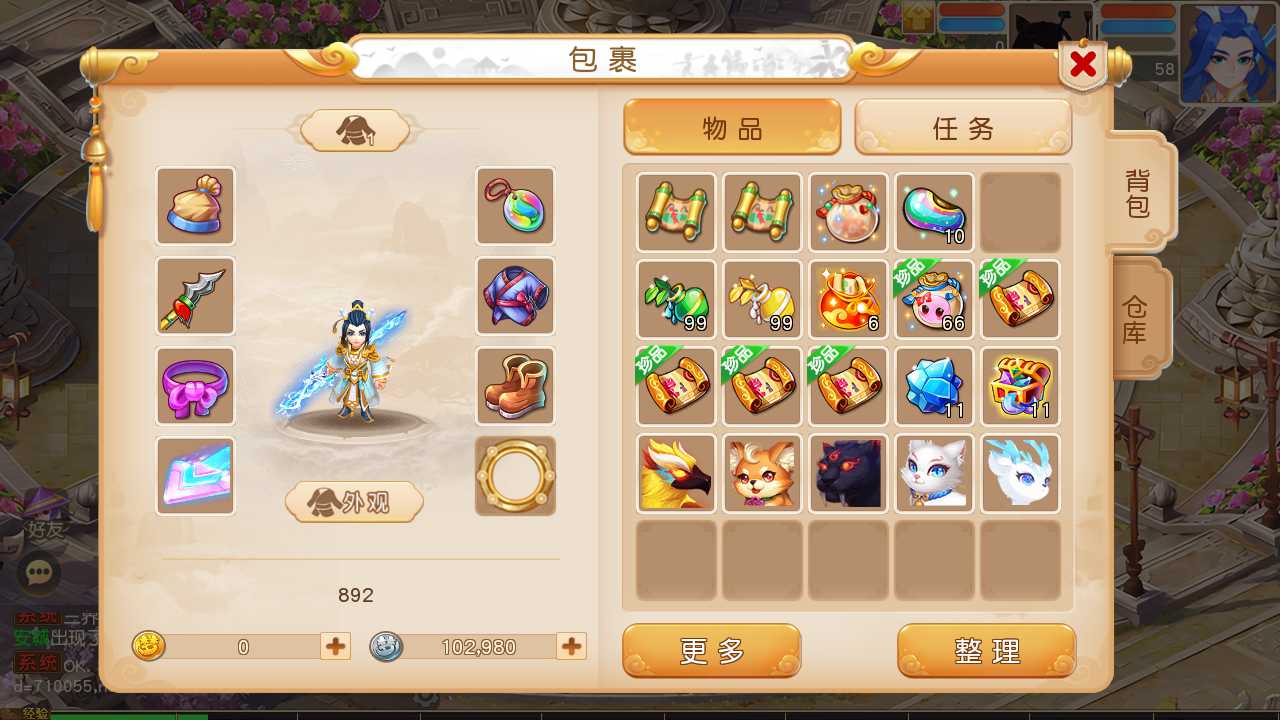Click the chat bubble icon on left edge
Image resolution: width=1280 pixels, height=720 pixels.
click(40, 573)
